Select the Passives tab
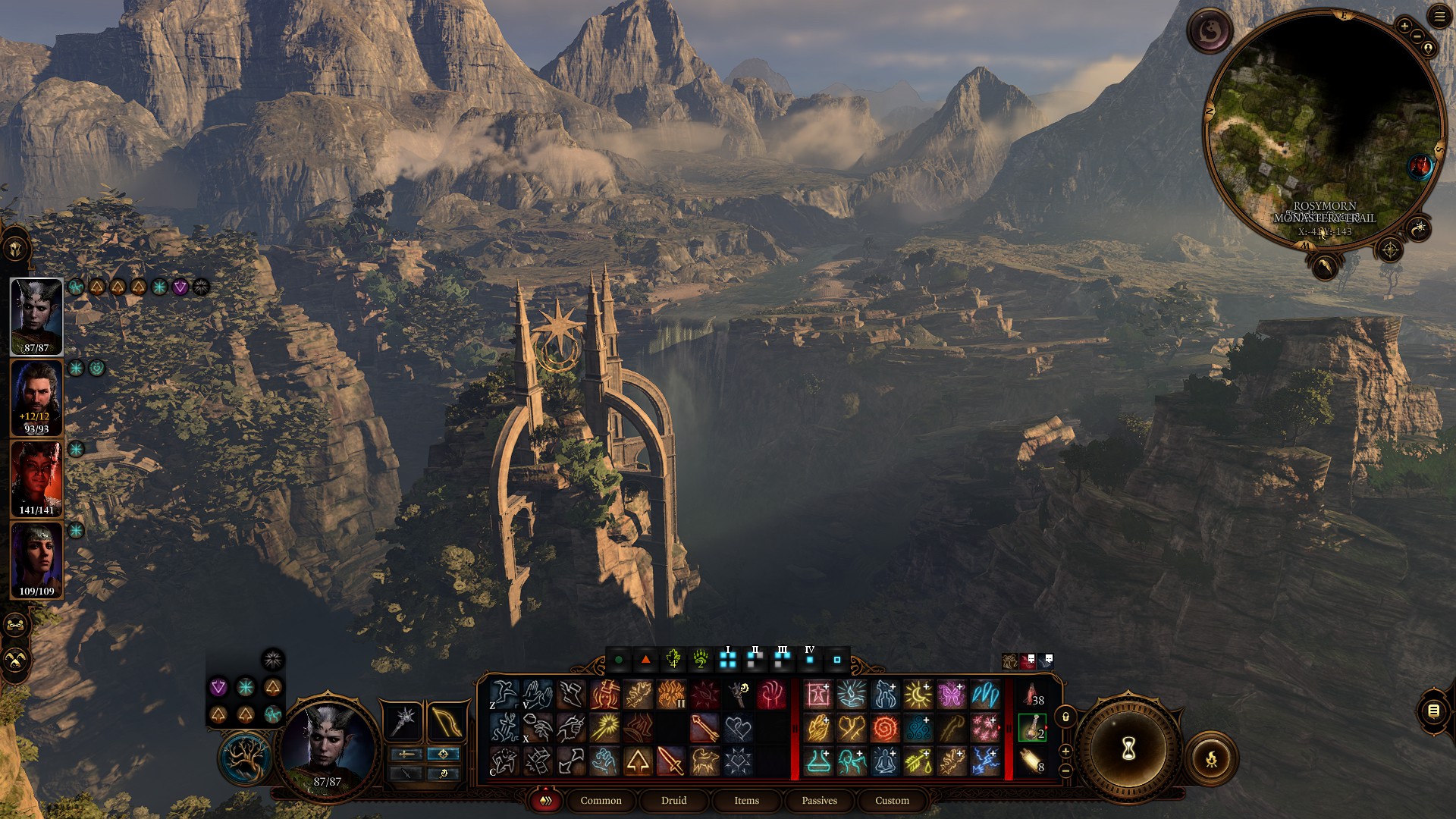The height and width of the screenshot is (819, 1456). [819, 801]
